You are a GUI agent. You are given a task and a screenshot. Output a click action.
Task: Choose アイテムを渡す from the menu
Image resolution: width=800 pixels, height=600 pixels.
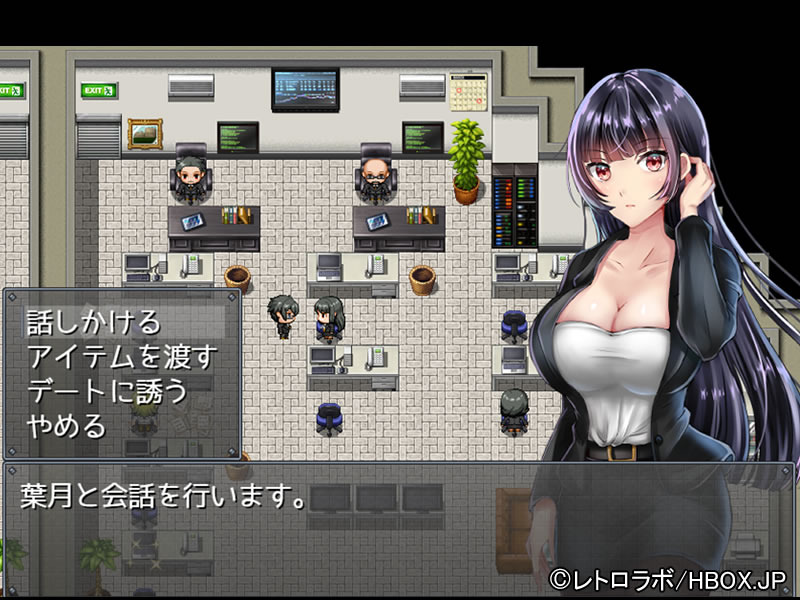[123, 356]
